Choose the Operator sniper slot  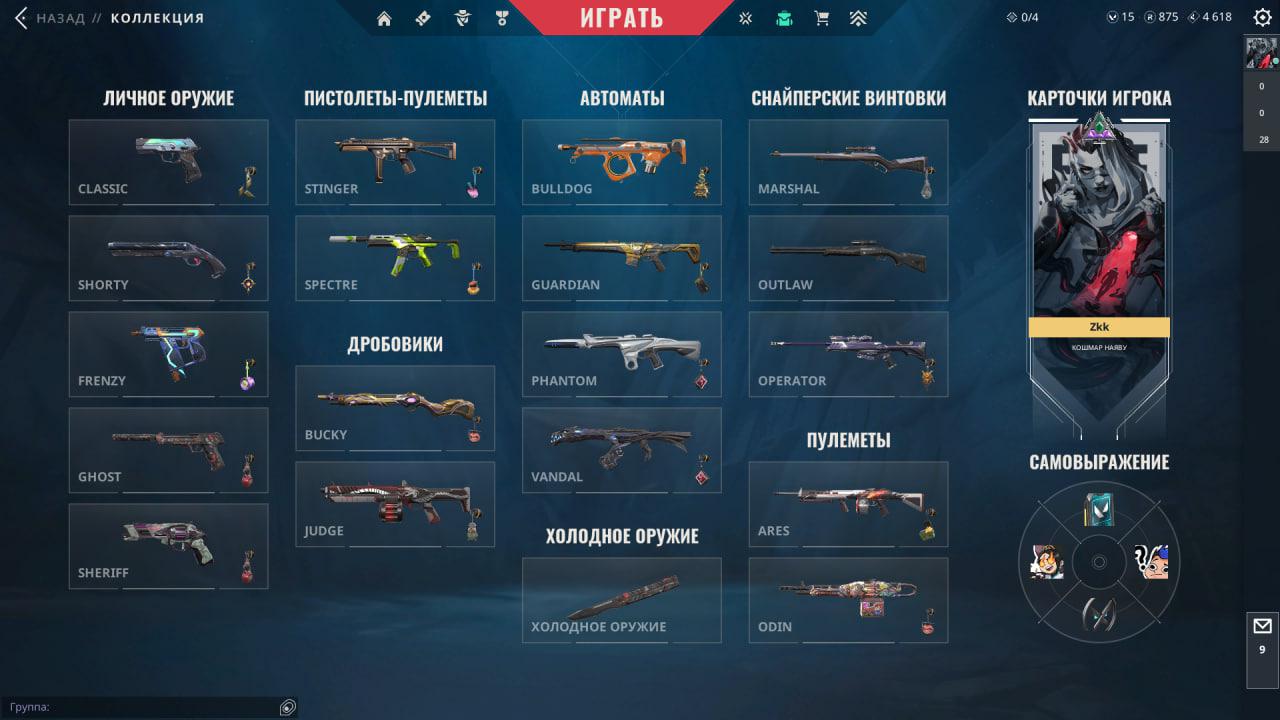(848, 354)
